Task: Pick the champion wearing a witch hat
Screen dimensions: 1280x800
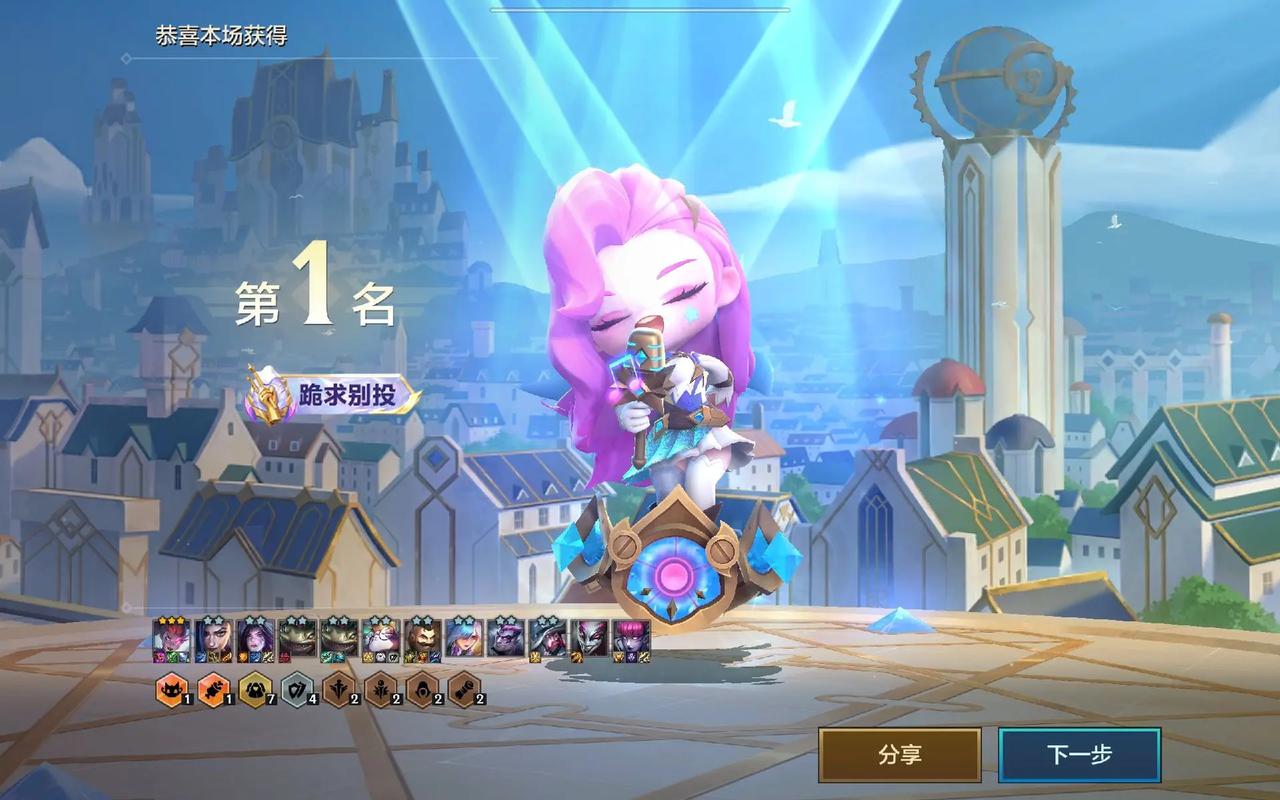Action: coord(547,638)
